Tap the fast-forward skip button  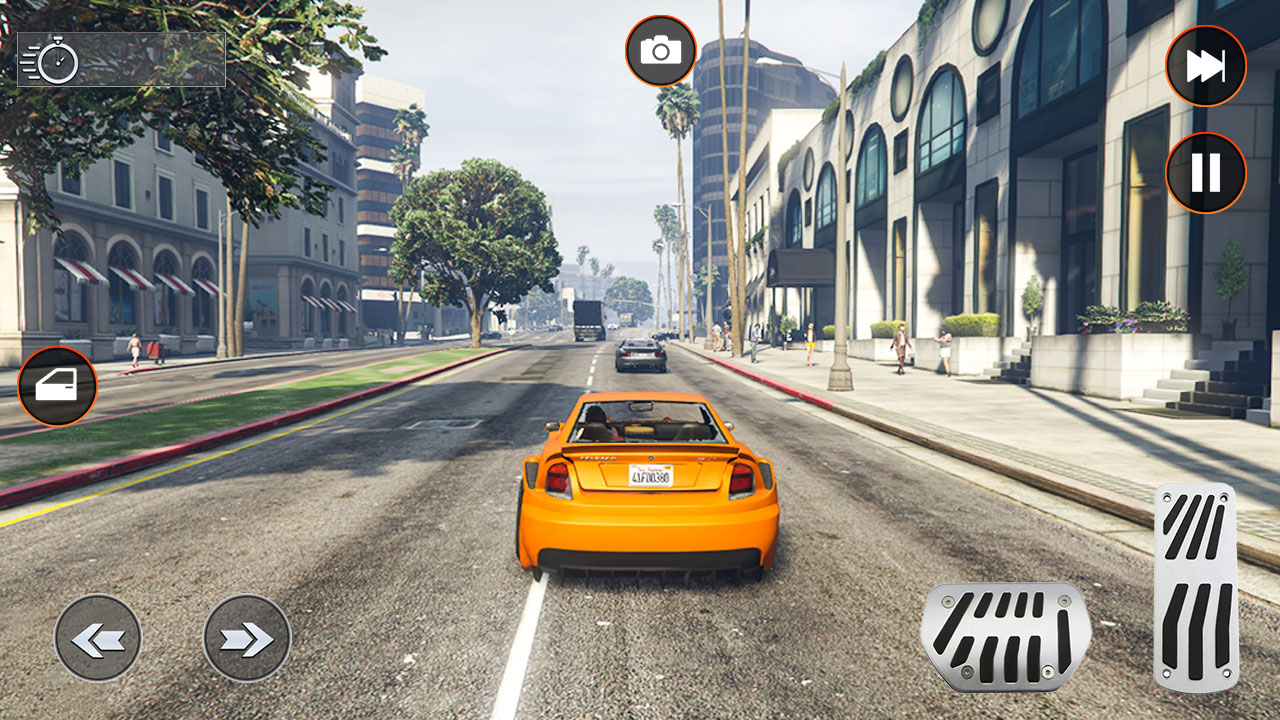pos(1205,66)
